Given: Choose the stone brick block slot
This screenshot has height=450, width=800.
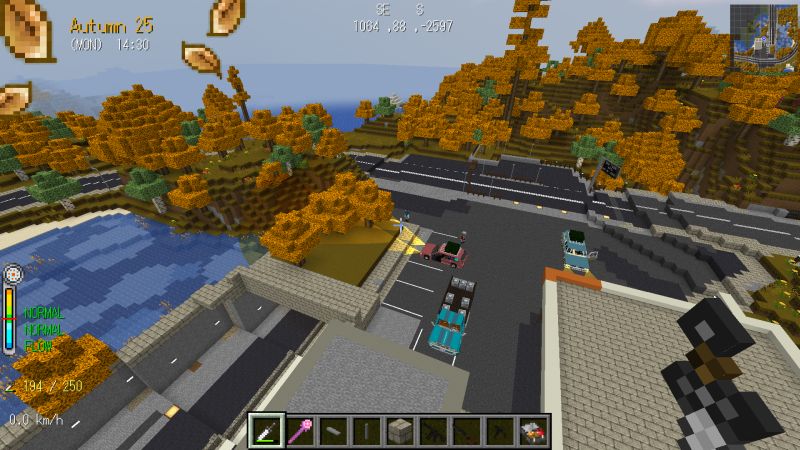Looking at the screenshot, I should click(400, 431).
